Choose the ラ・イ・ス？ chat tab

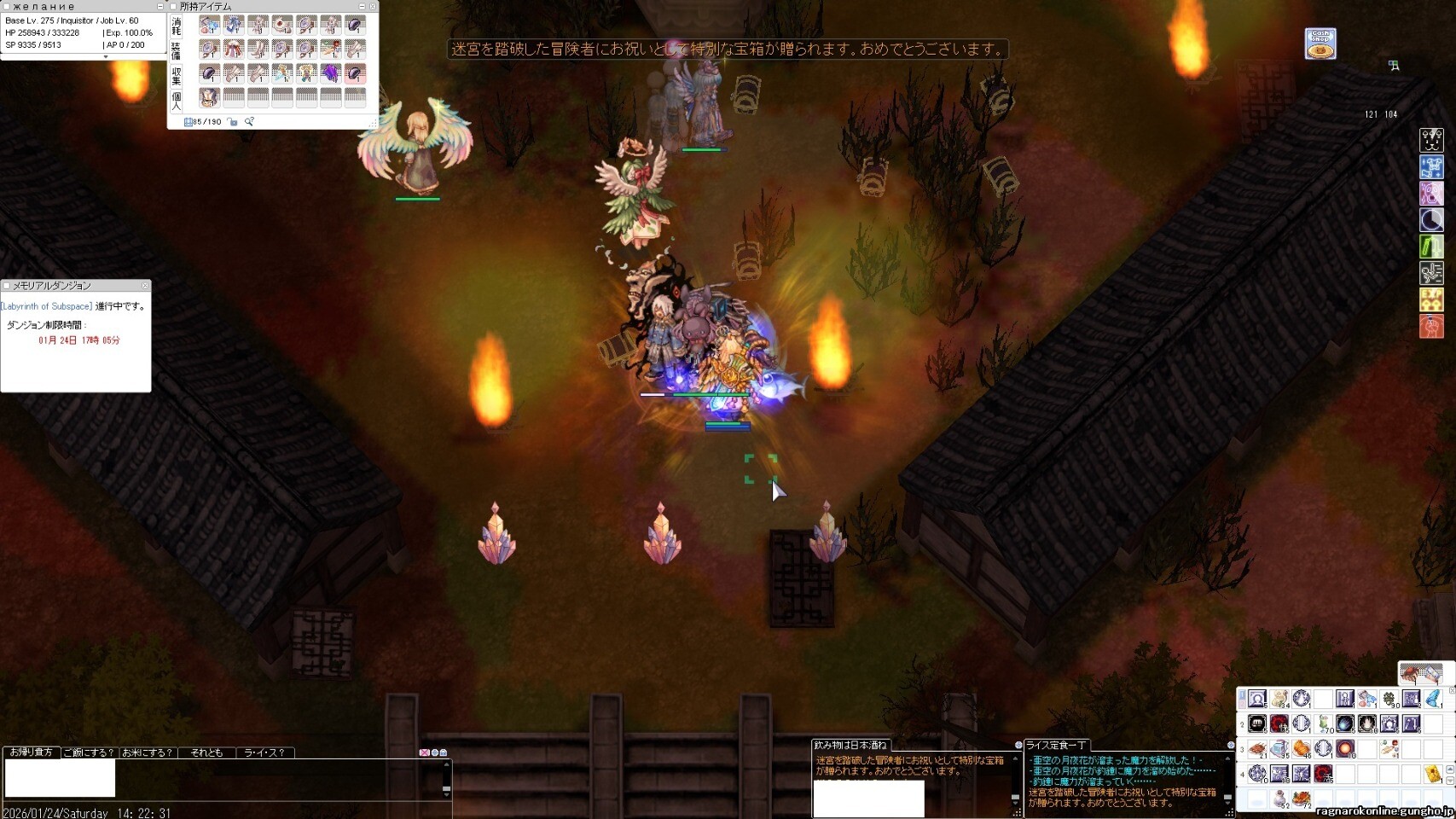tap(264, 752)
